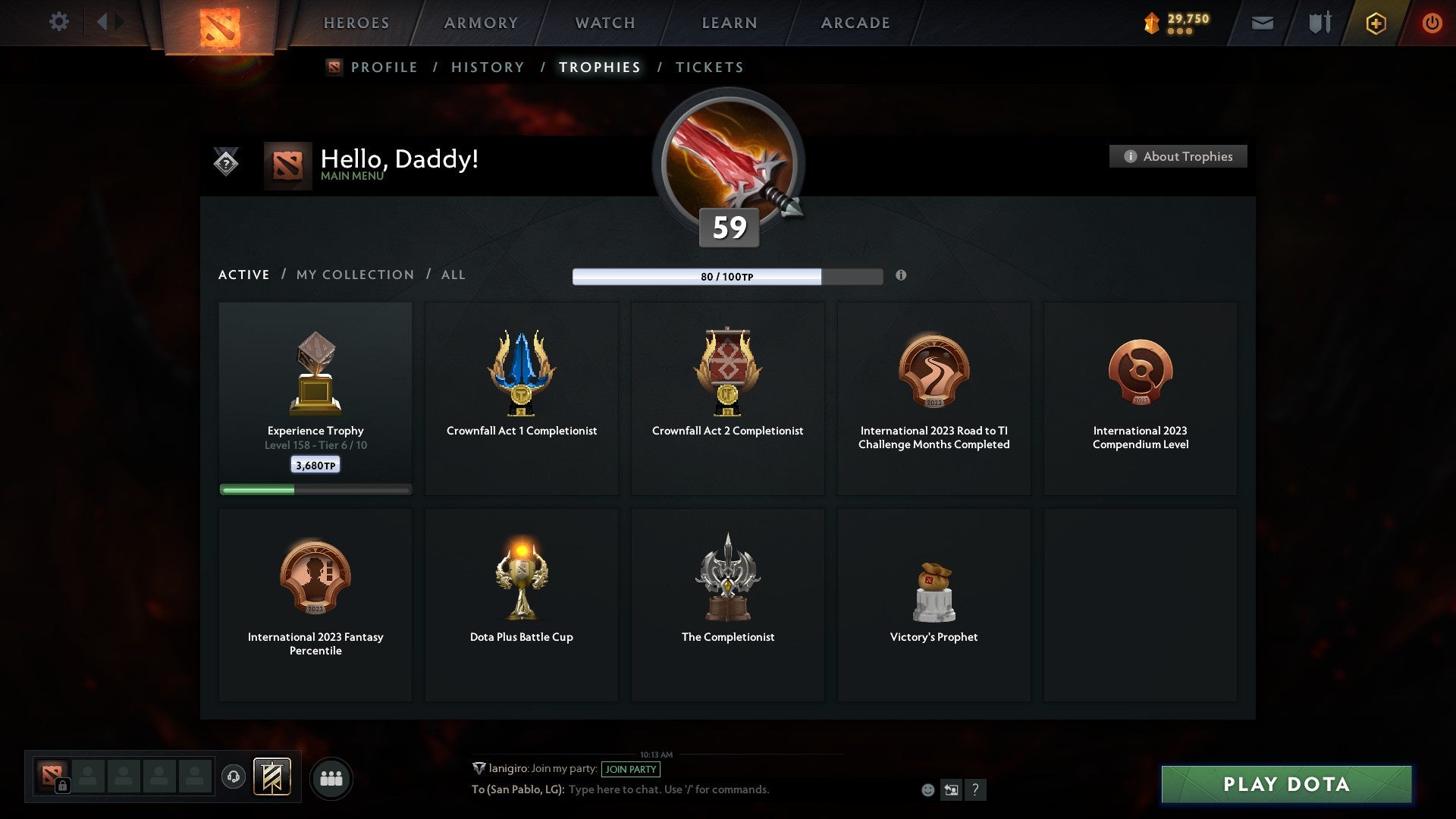Click the 80/100TP progress bar
Screen dimensions: 1456x819
coord(728,277)
